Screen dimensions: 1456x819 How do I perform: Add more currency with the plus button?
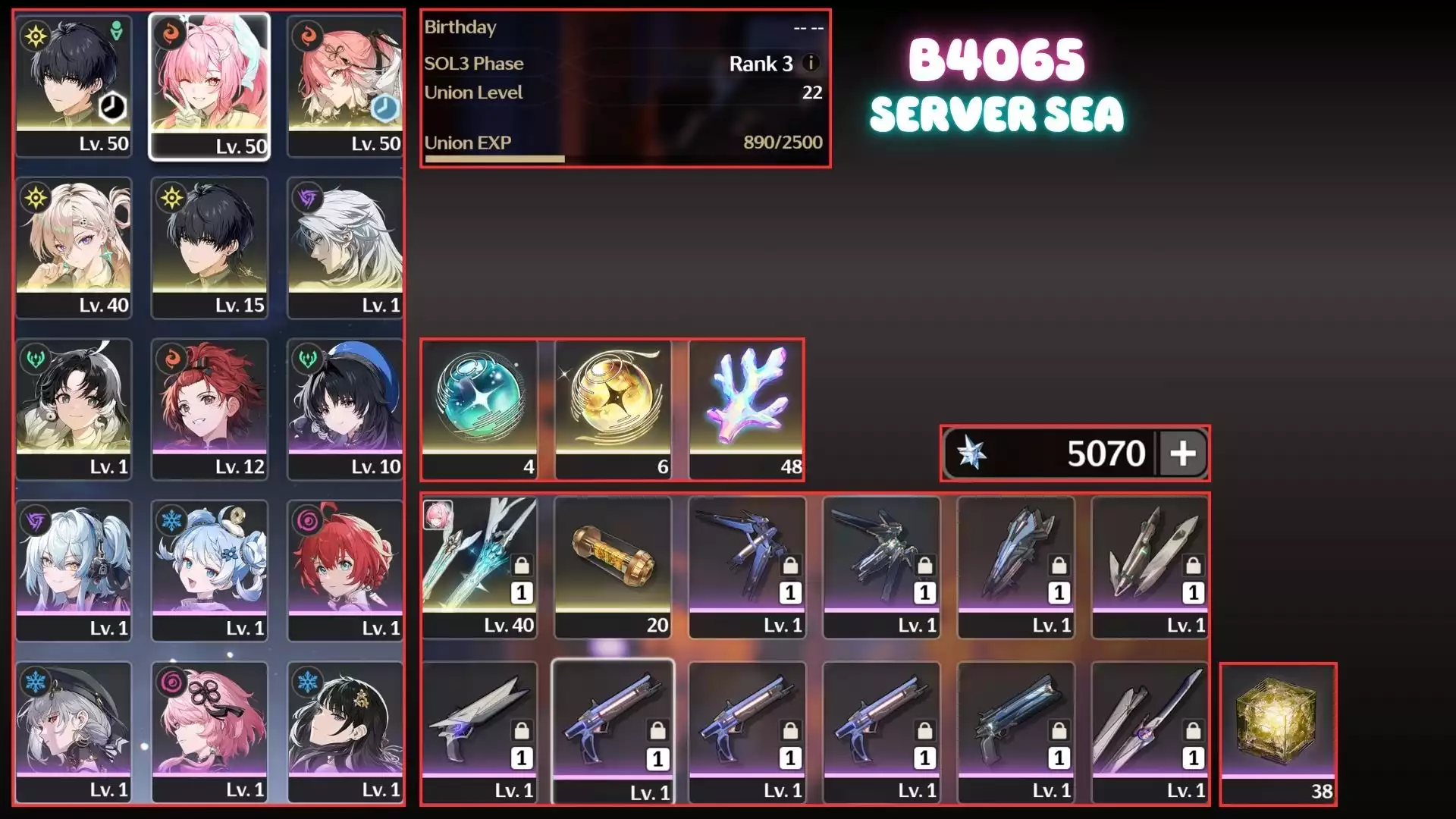click(x=1182, y=453)
